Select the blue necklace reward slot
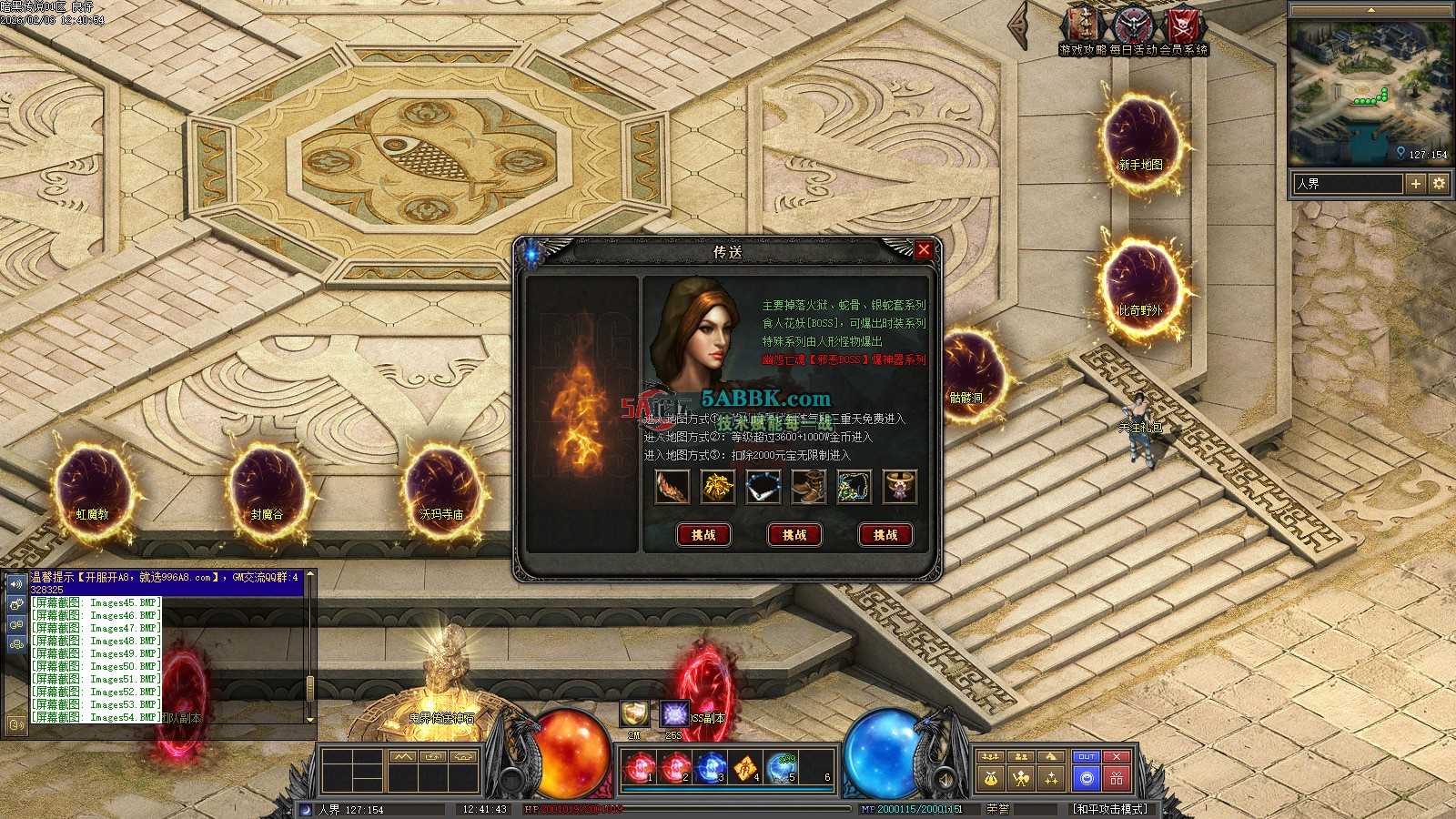1456x819 pixels. click(x=763, y=487)
